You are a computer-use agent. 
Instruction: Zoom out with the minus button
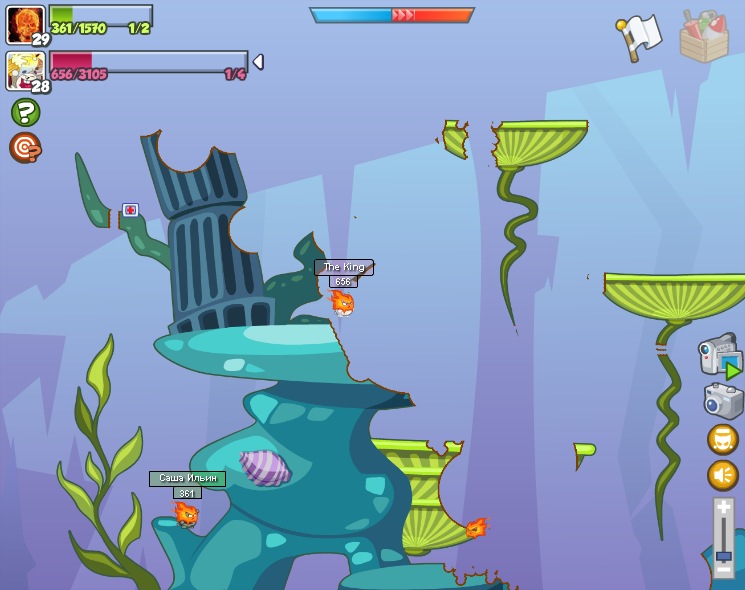click(x=723, y=571)
